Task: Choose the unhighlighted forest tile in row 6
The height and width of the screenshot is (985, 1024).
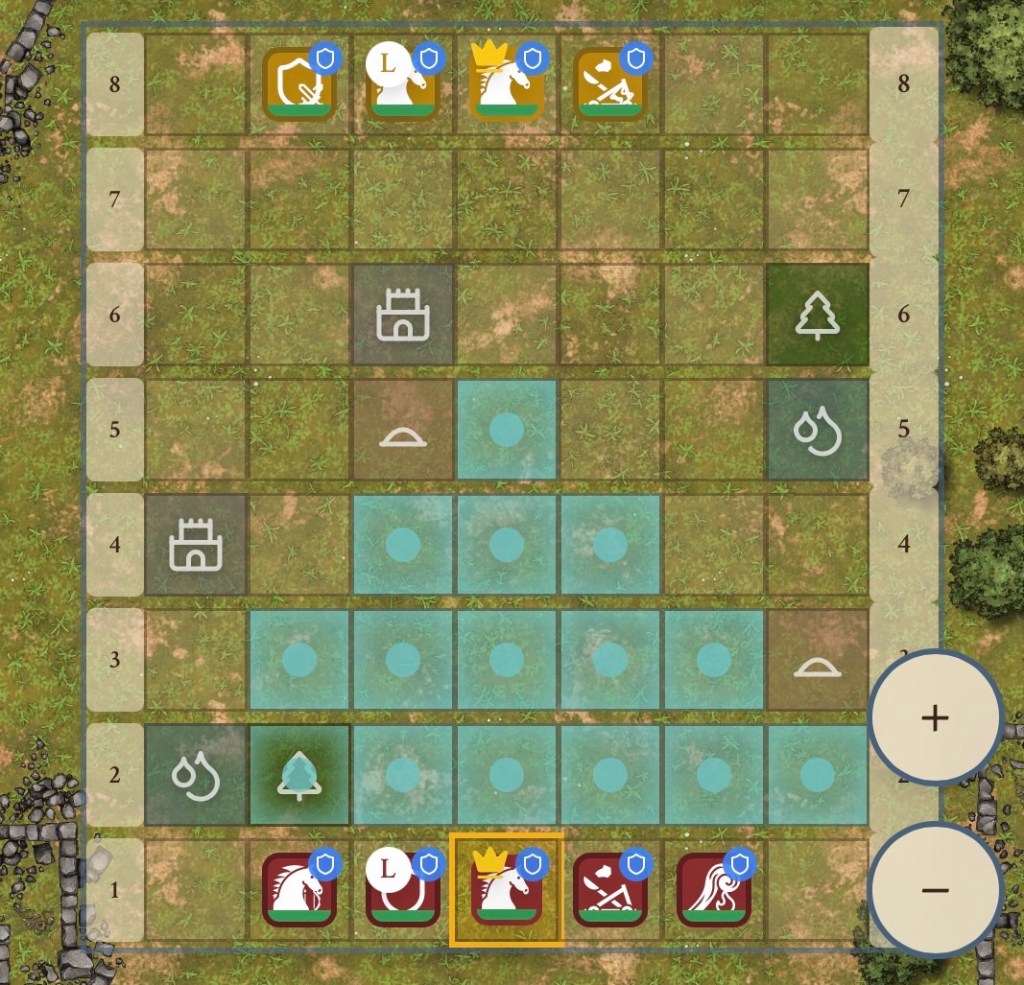Action: click(817, 315)
